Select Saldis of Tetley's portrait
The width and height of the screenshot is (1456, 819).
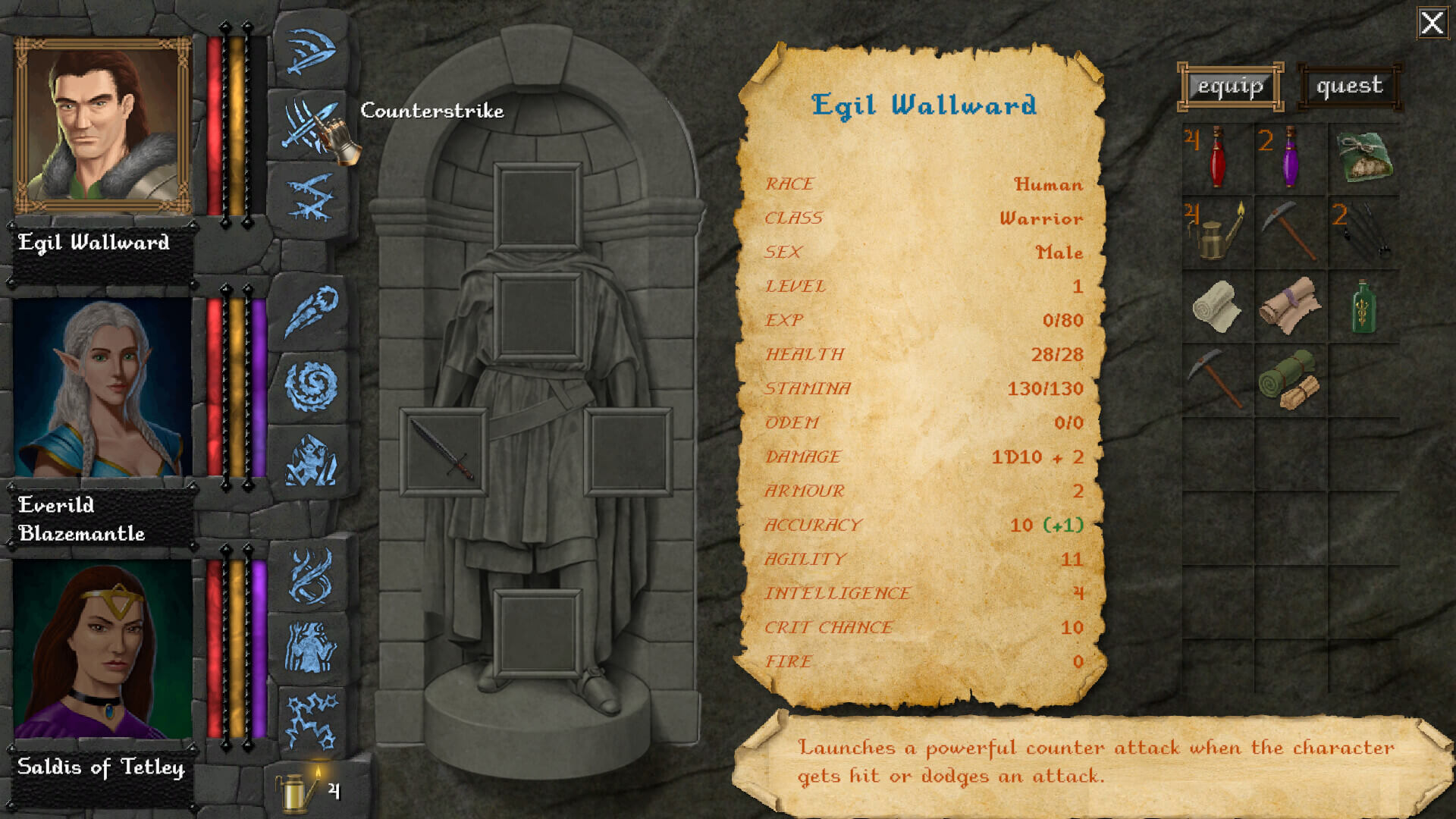coord(102,650)
